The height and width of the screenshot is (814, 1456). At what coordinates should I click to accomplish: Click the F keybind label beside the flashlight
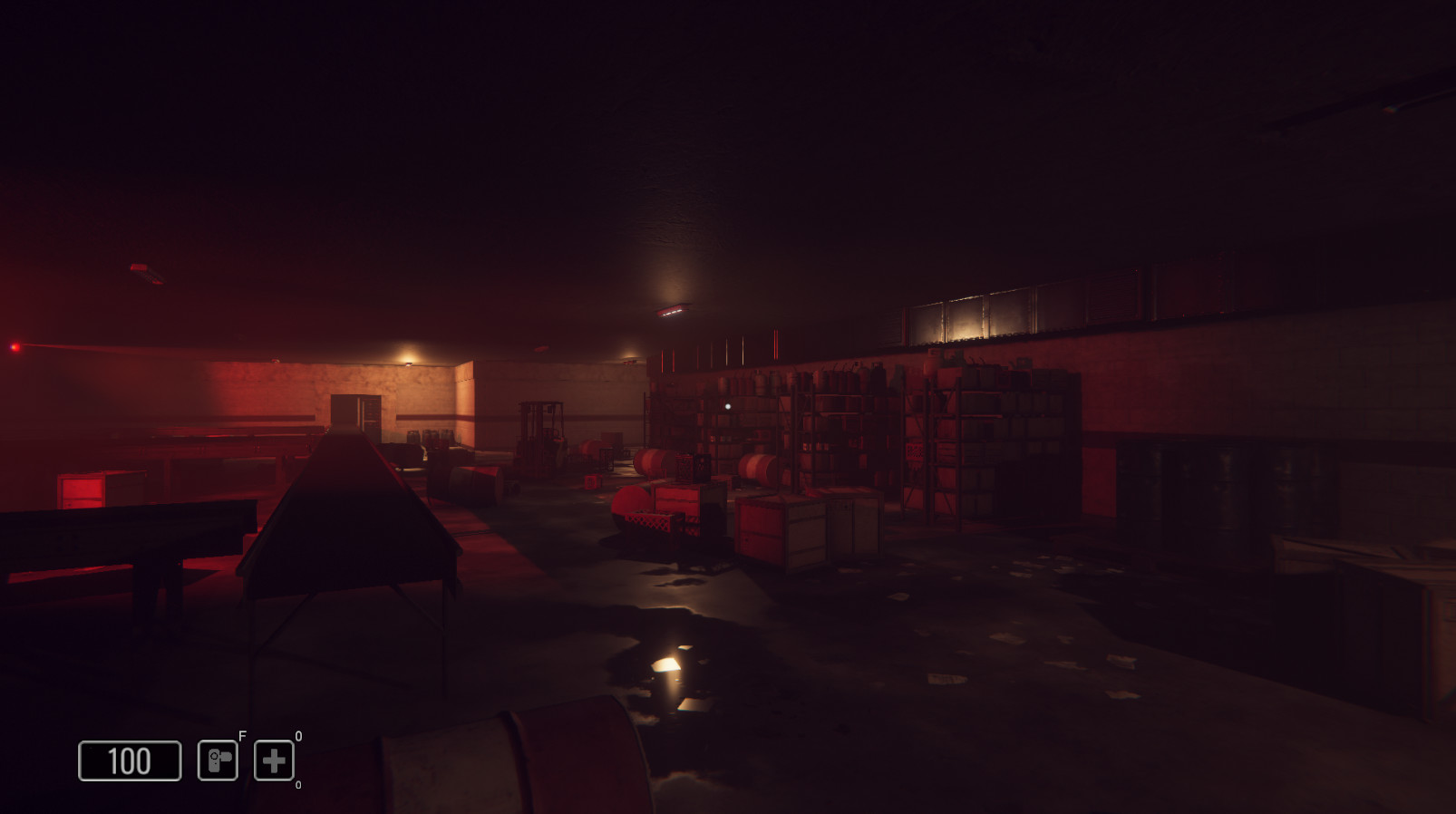click(241, 735)
